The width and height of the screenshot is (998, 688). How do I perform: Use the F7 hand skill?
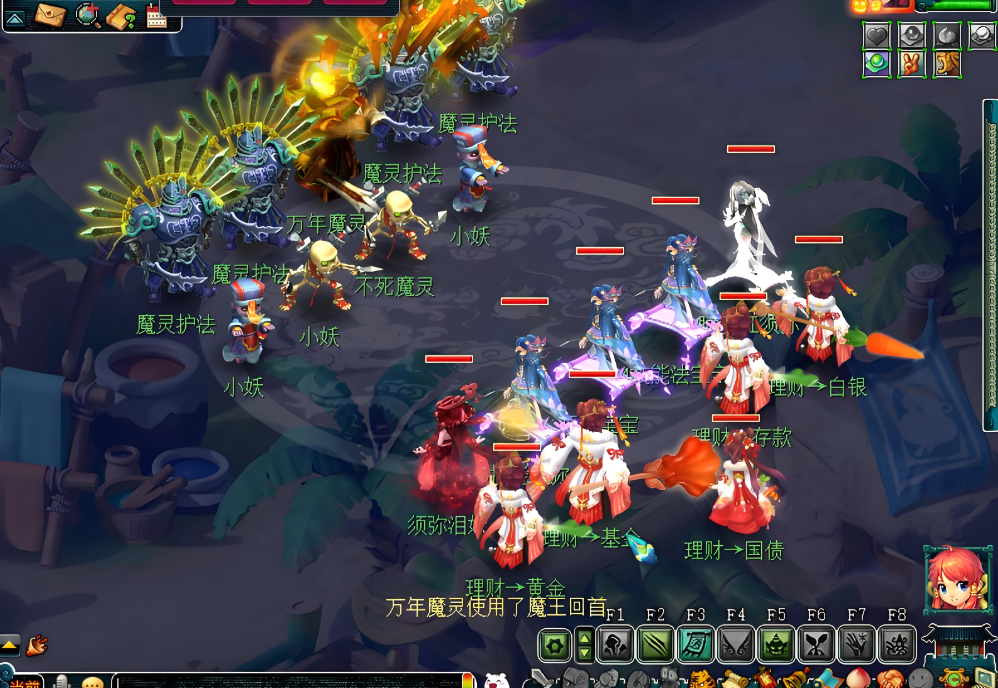(x=857, y=645)
